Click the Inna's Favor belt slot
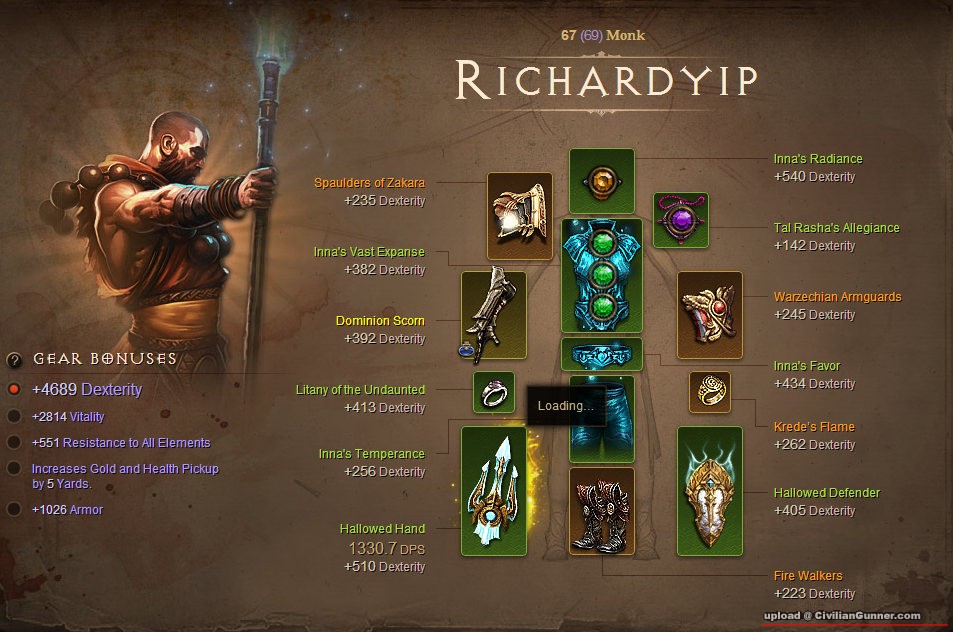Viewport: 953px width, 632px height. pyautogui.click(x=601, y=354)
